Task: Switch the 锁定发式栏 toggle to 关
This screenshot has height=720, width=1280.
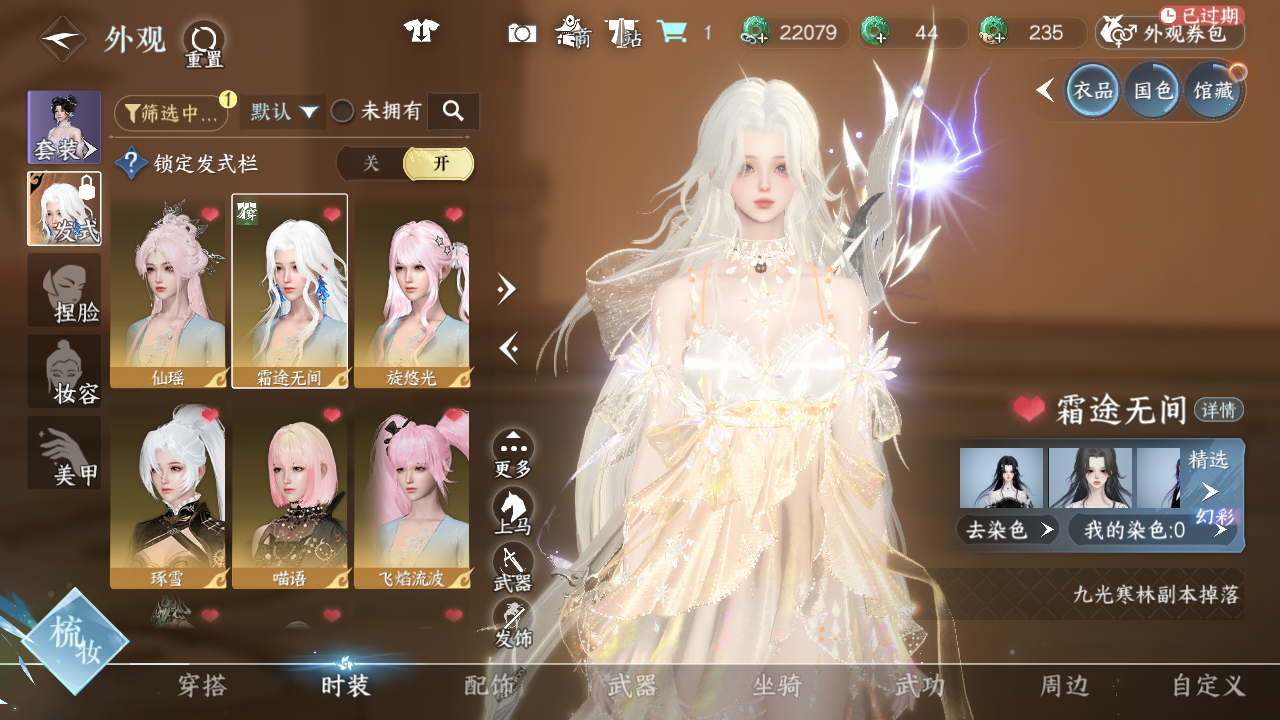Action: click(371, 164)
